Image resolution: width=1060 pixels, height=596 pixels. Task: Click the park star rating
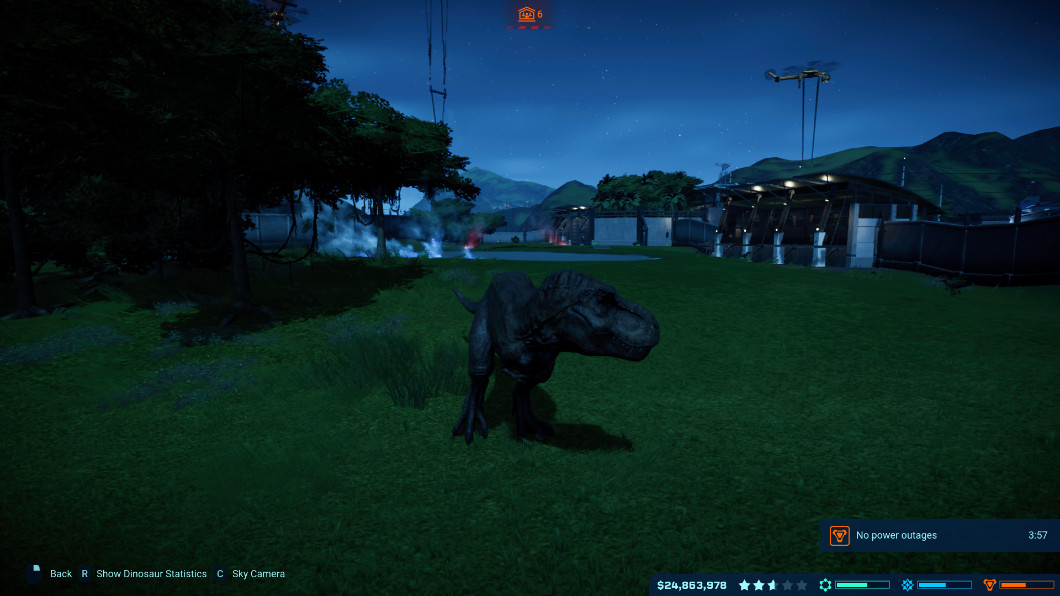point(773,585)
